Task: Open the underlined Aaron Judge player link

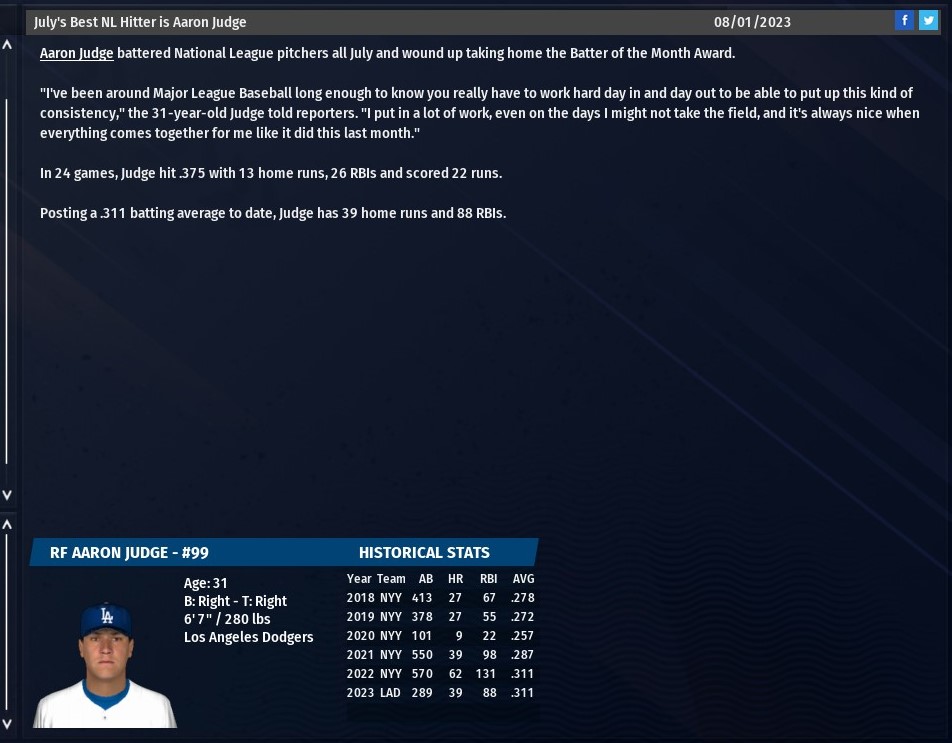Action: pos(76,53)
